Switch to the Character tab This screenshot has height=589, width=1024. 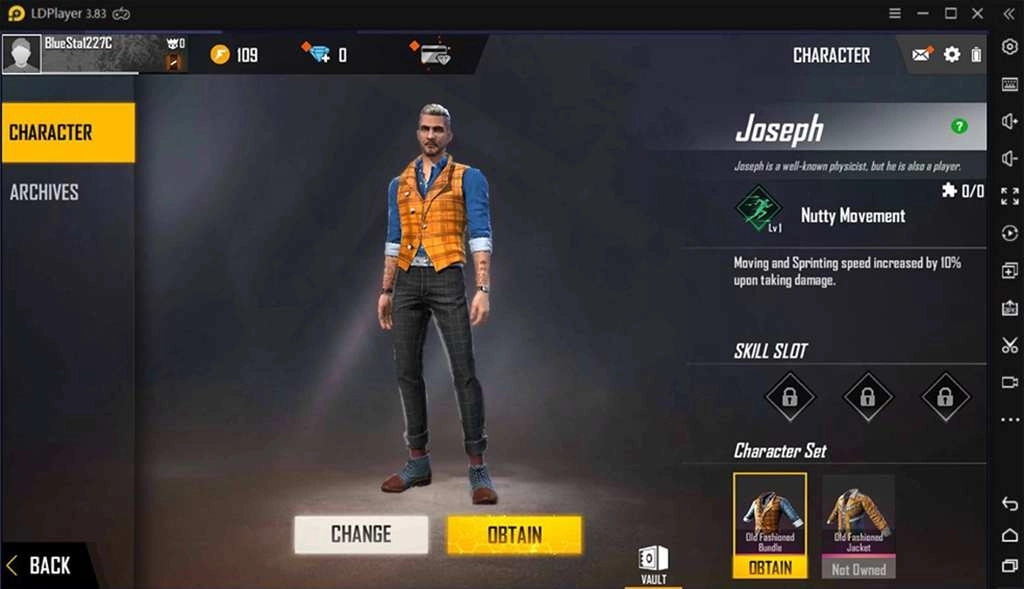(67, 132)
